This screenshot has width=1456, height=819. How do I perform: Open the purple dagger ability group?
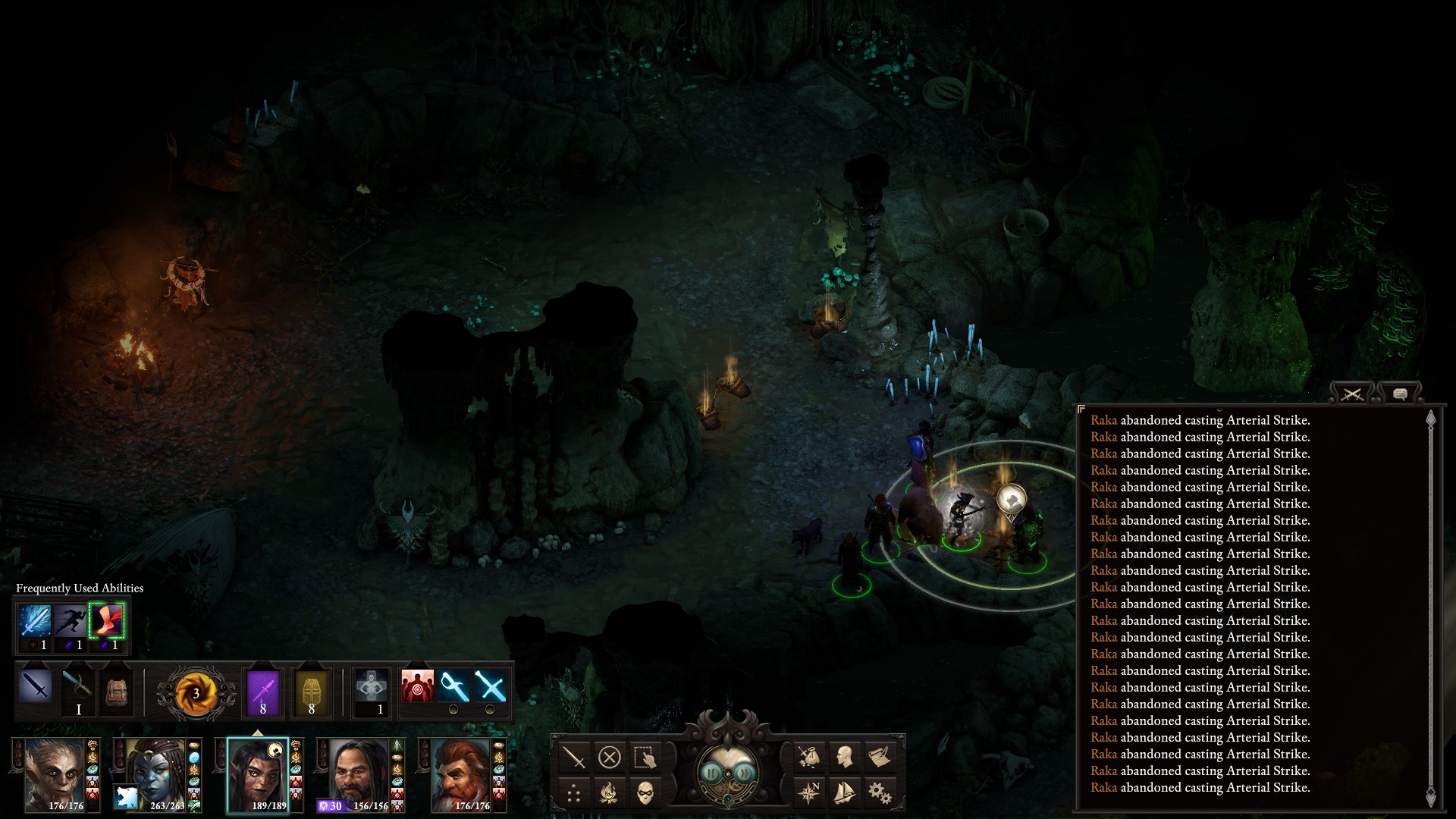click(263, 692)
